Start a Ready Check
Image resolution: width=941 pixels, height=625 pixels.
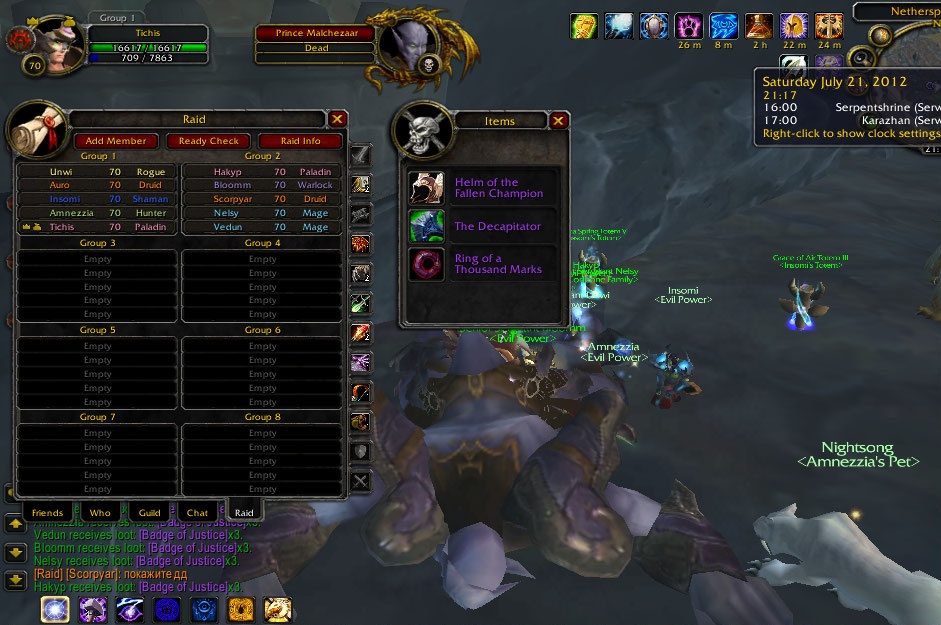point(209,141)
